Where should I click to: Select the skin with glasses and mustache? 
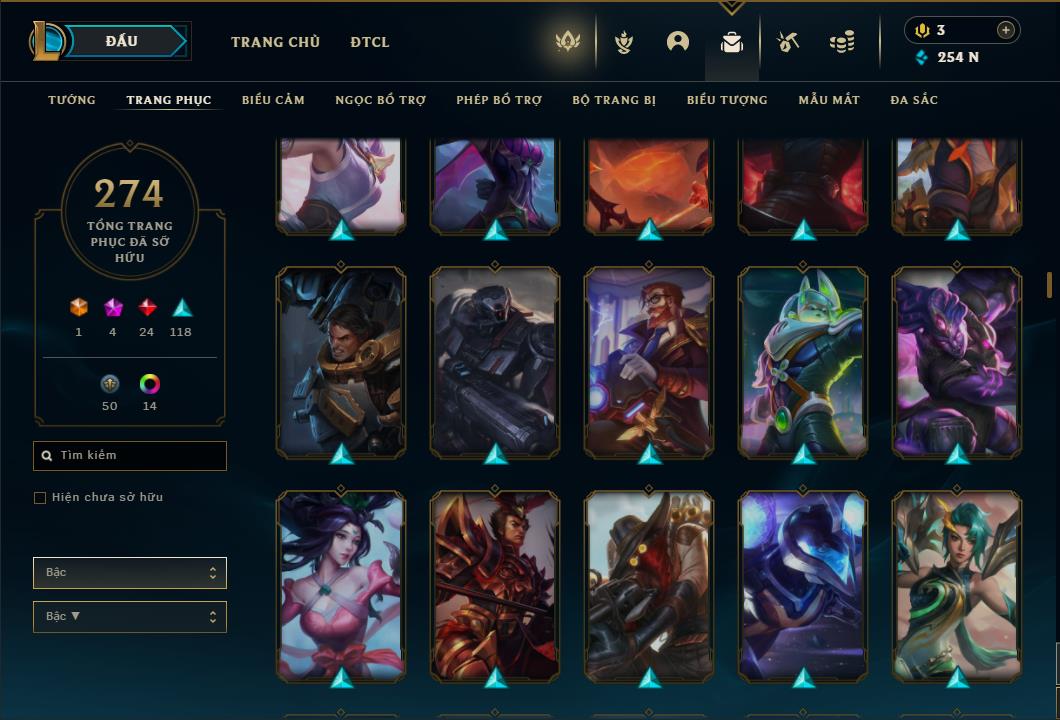[x=649, y=362]
